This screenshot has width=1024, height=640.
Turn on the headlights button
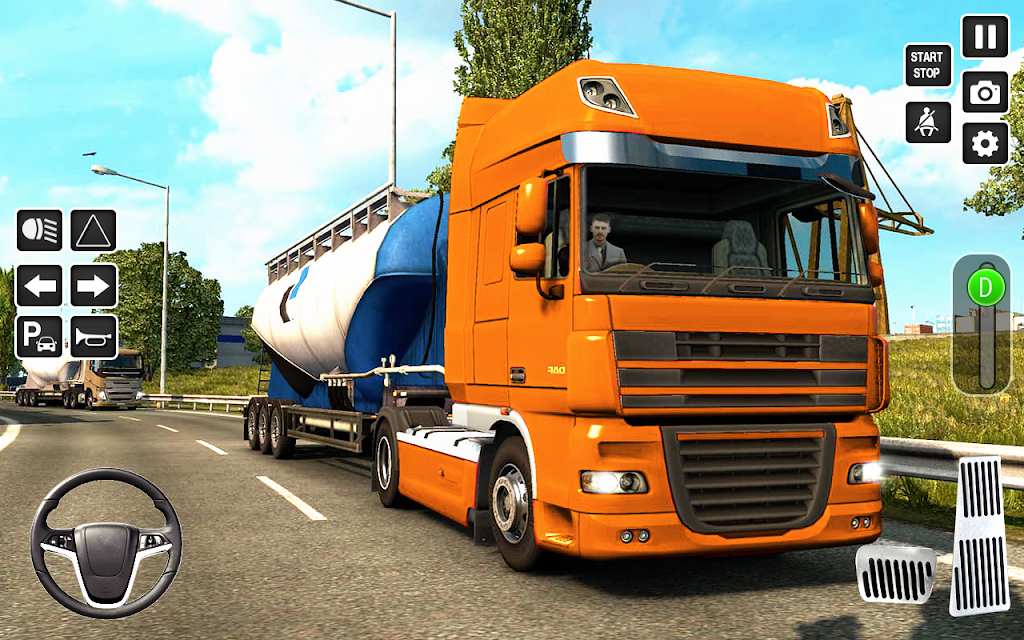tap(39, 230)
